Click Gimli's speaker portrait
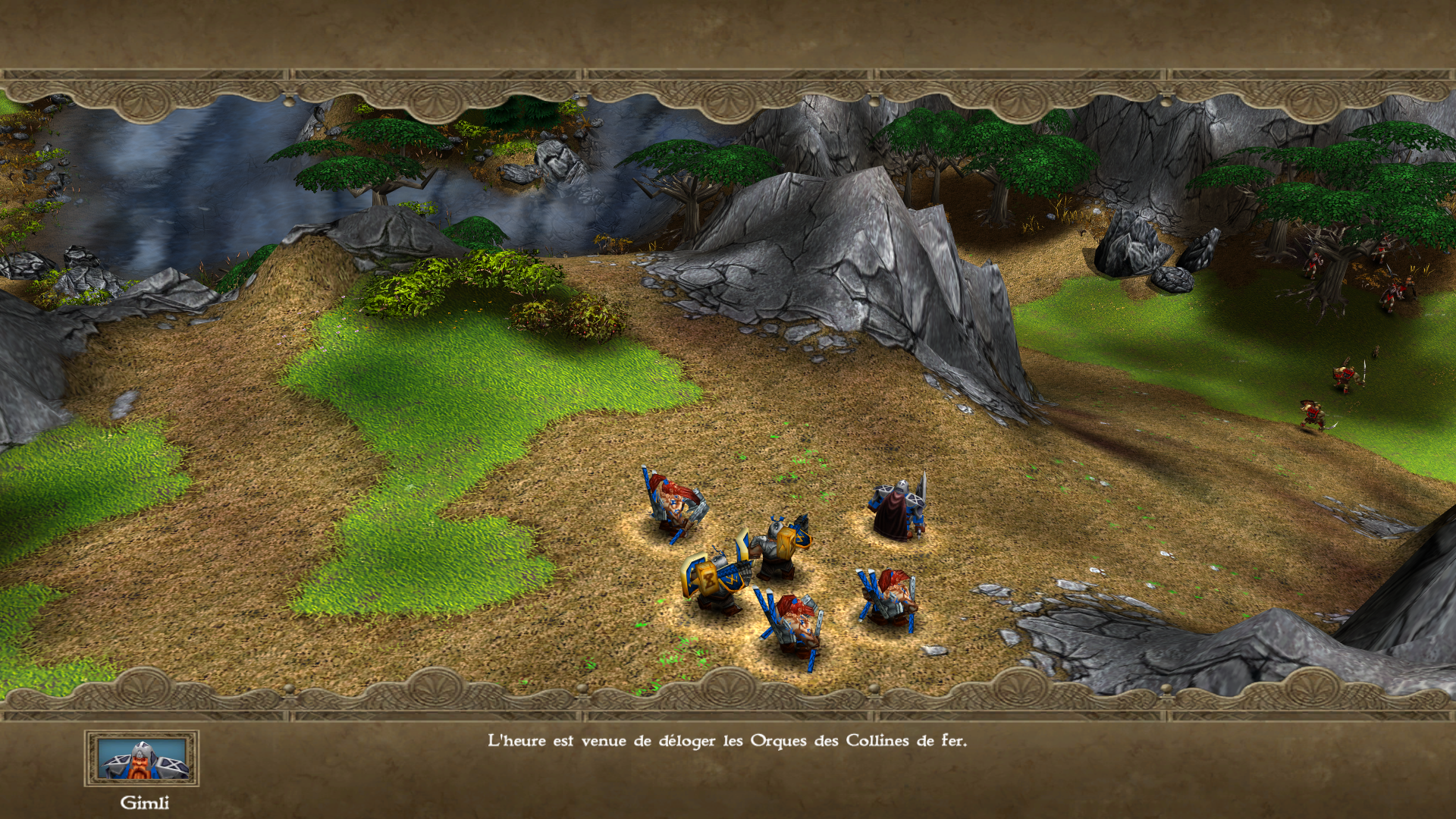The image size is (1456, 819). tap(142, 758)
